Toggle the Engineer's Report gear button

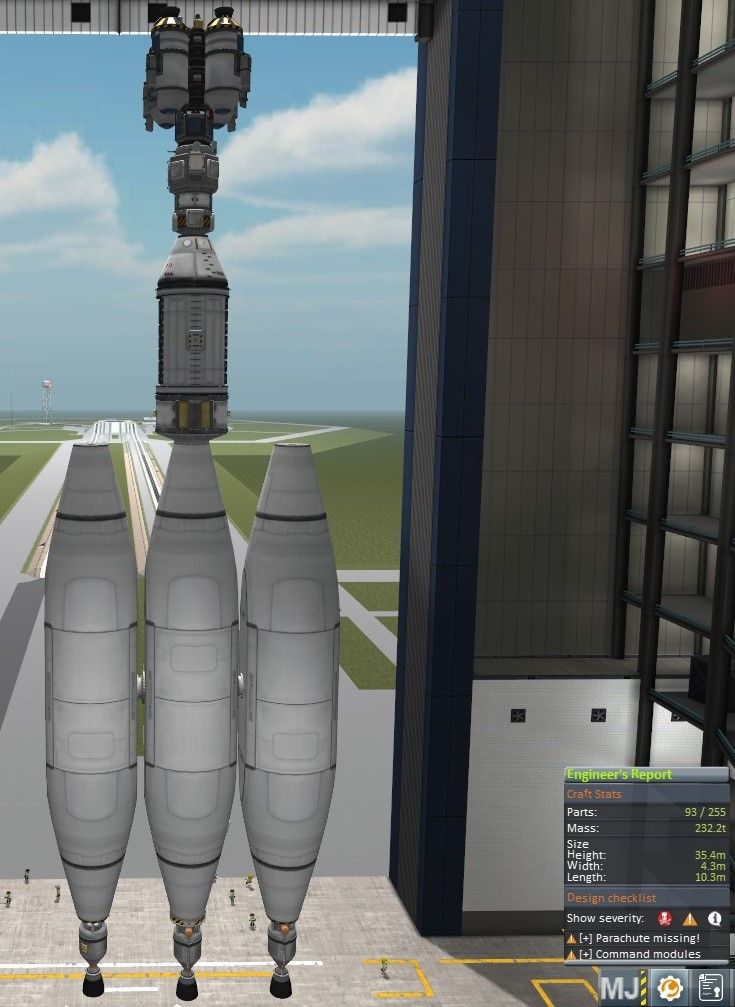[x=667, y=988]
